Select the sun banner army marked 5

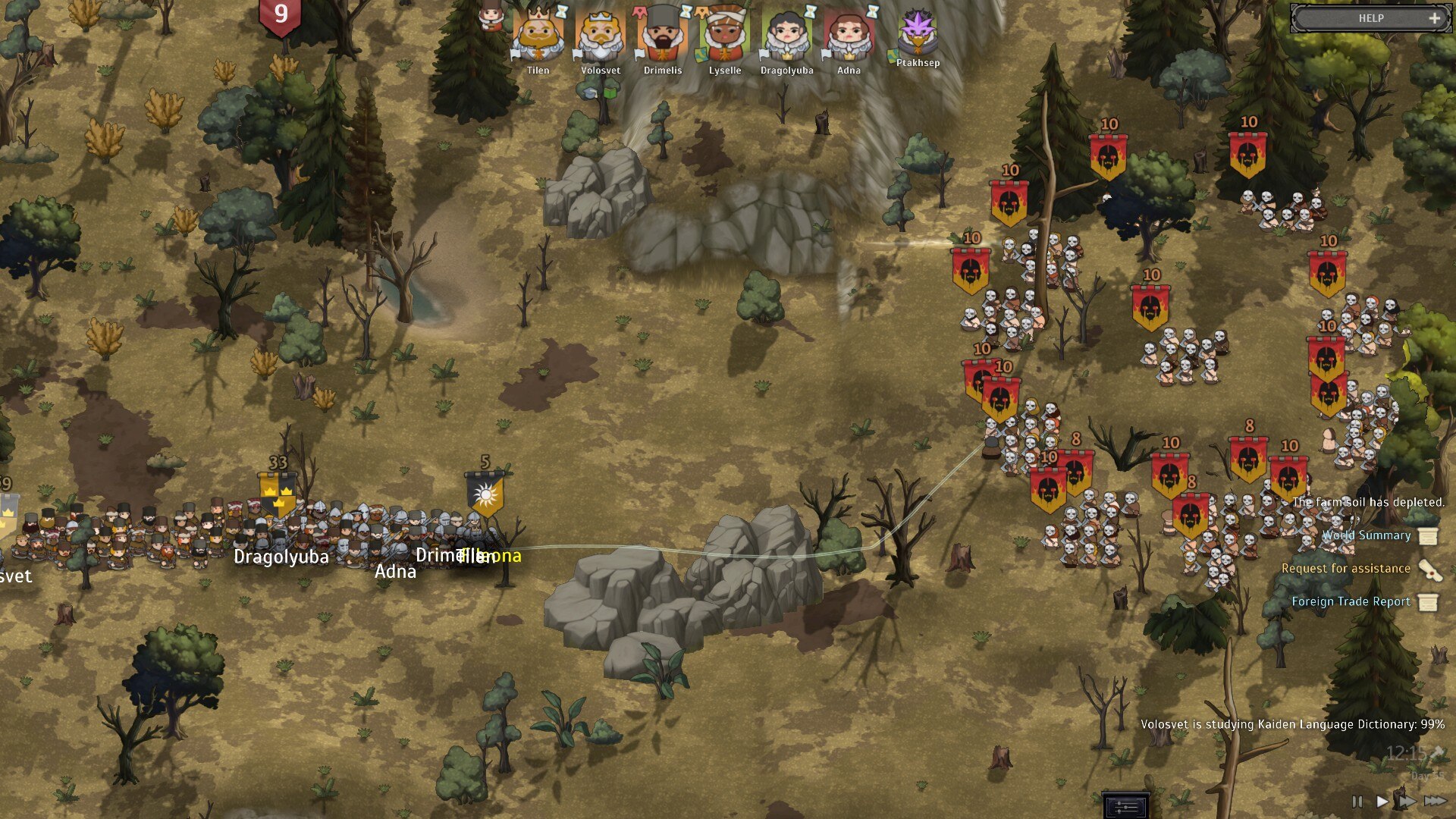click(485, 494)
